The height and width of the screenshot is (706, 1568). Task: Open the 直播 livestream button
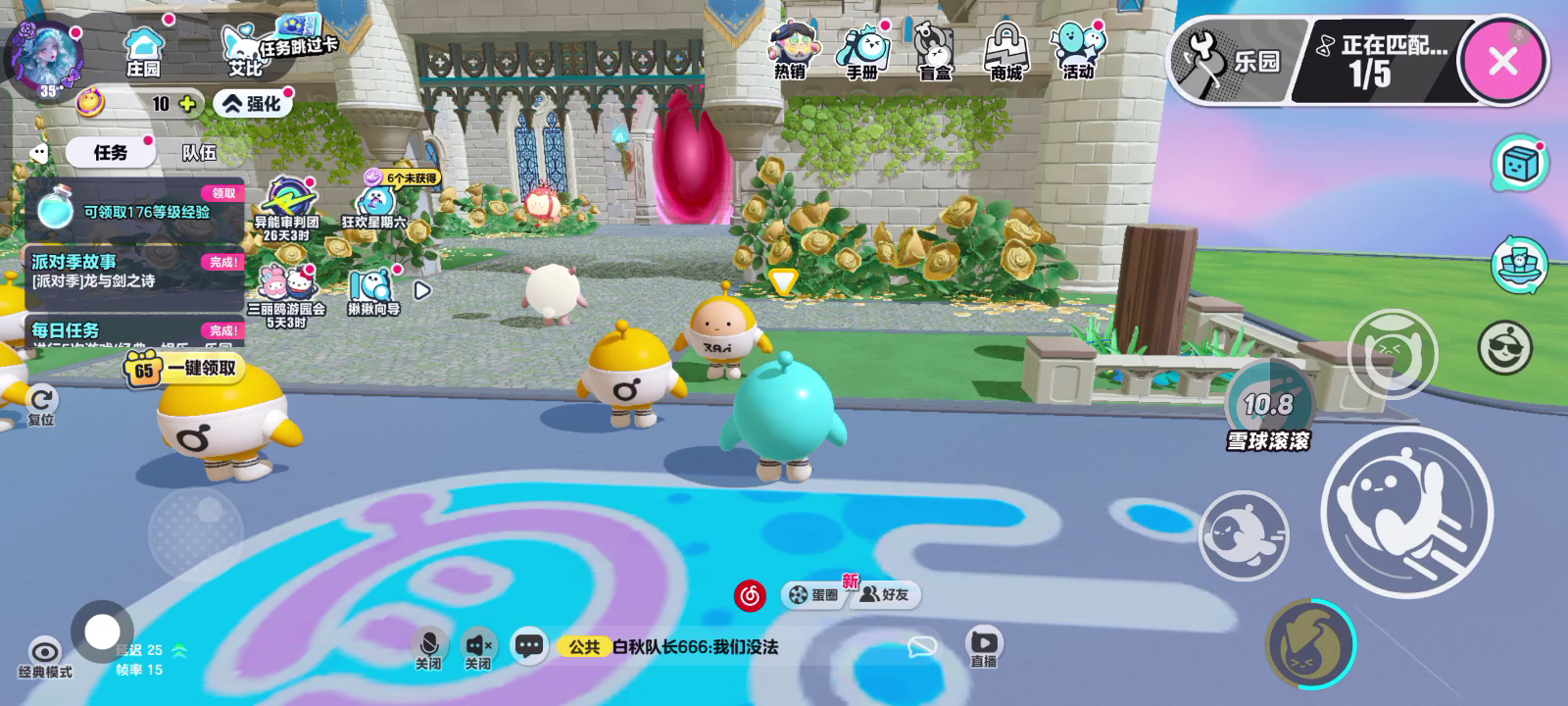tap(983, 647)
